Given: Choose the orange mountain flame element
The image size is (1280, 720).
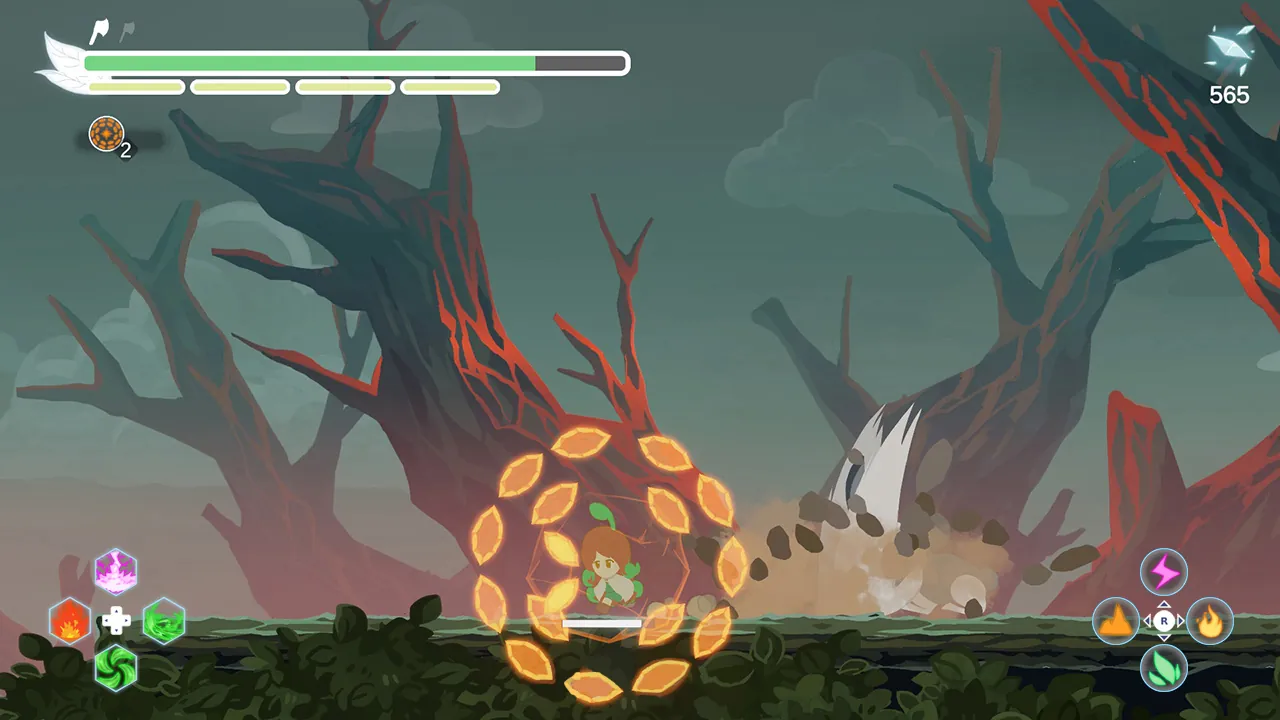Looking at the screenshot, I should (1115, 621).
